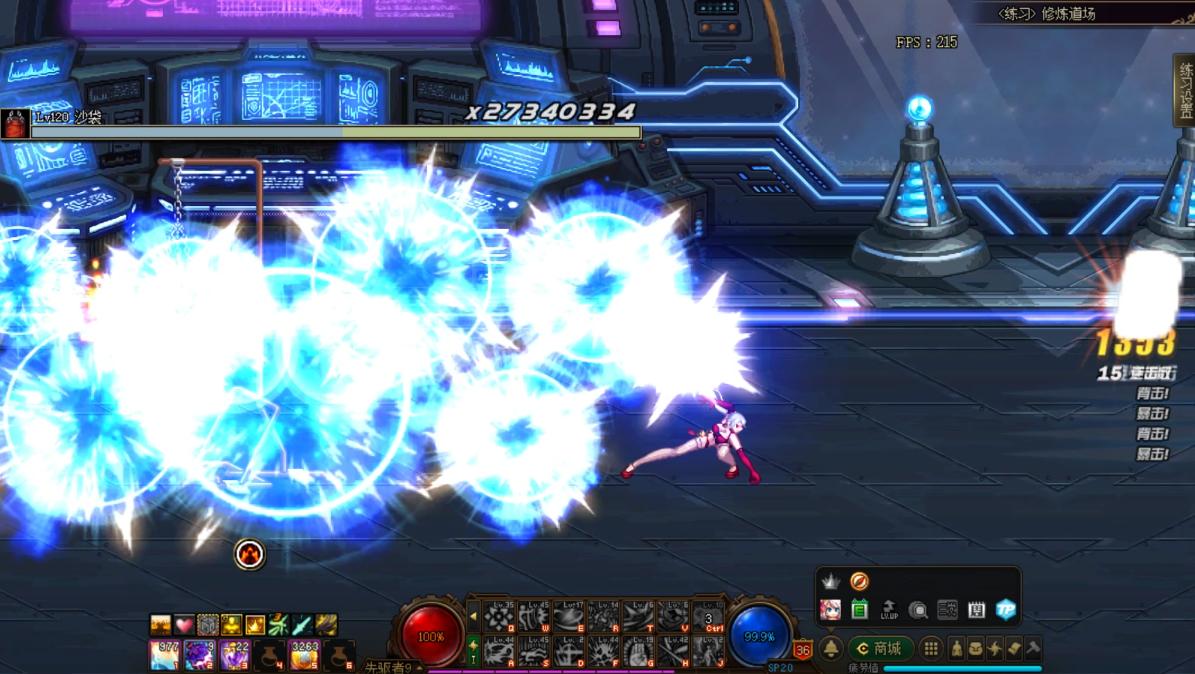
Task: Click the pink heart buff icon
Action: coord(184,625)
